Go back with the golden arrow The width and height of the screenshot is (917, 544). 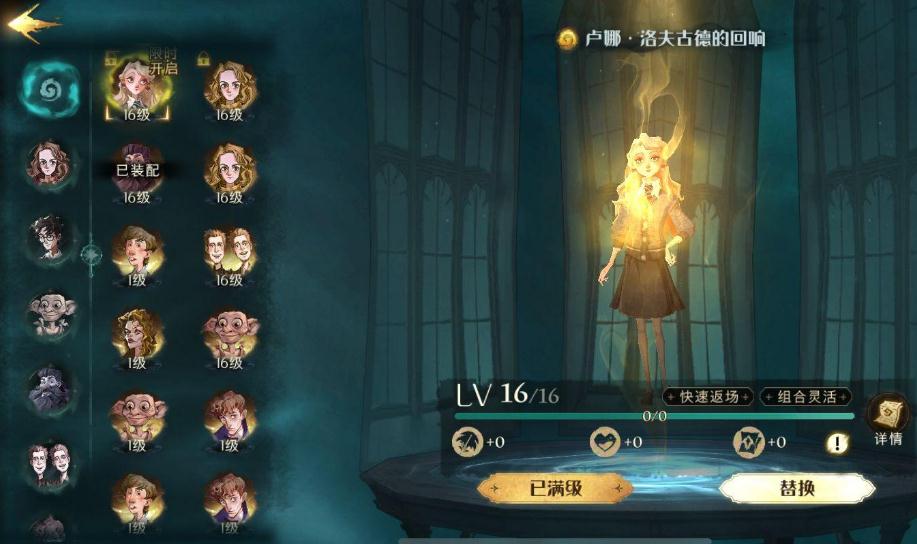32,22
